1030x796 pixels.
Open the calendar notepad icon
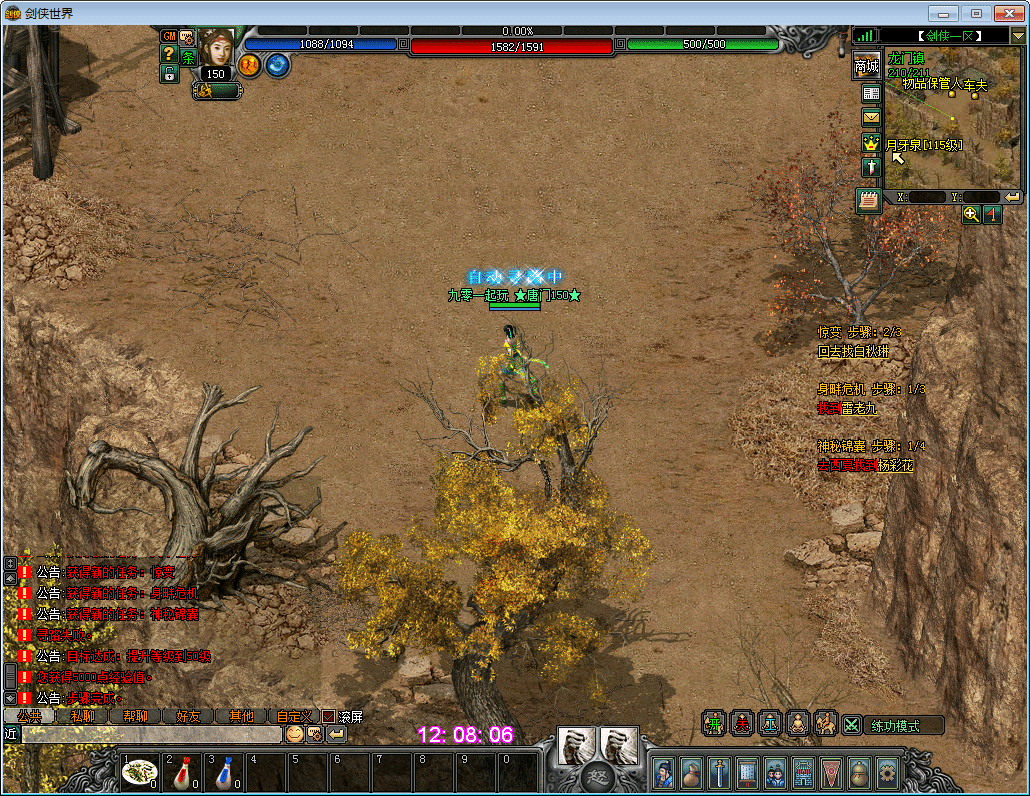click(x=868, y=200)
